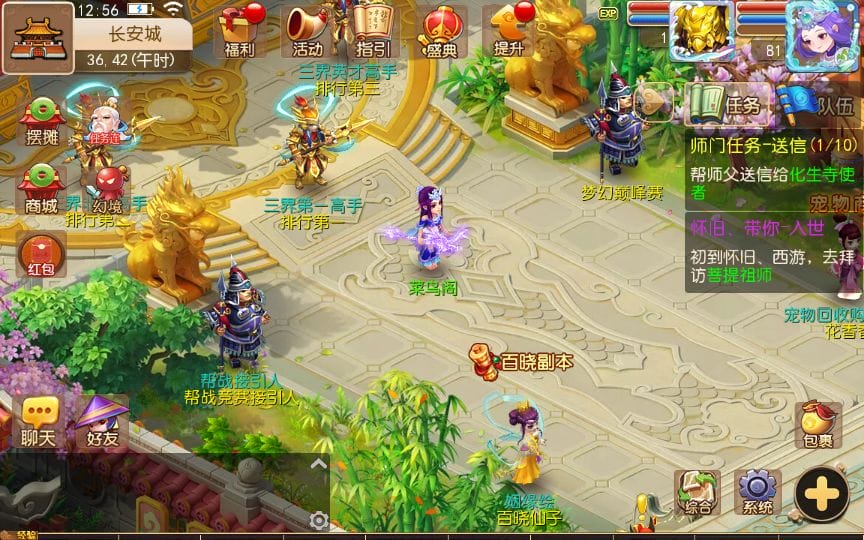Open the 指引 guide scroll

click(372, 30)
